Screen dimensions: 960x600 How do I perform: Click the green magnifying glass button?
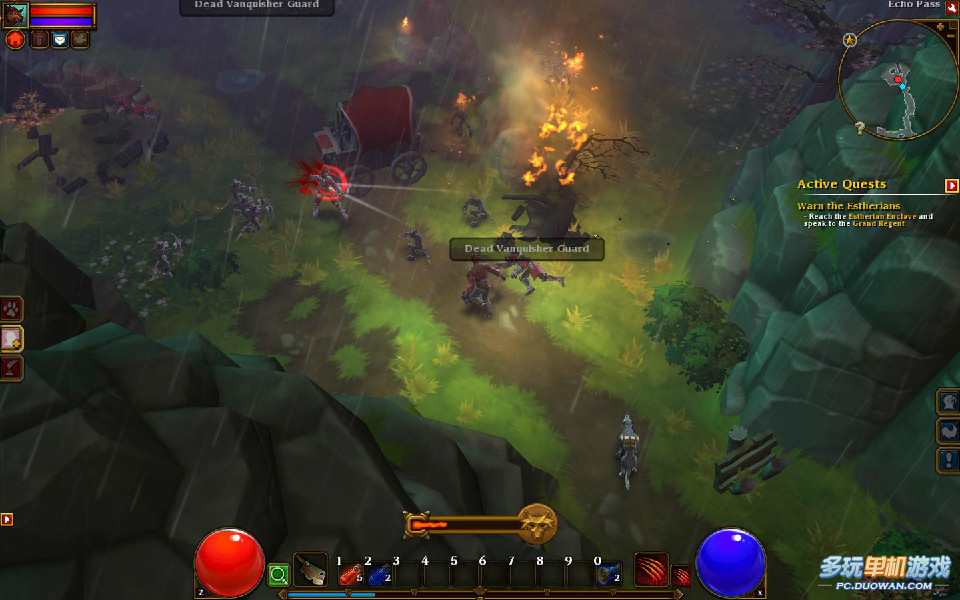pyautogui.click(x=278, y=574)
